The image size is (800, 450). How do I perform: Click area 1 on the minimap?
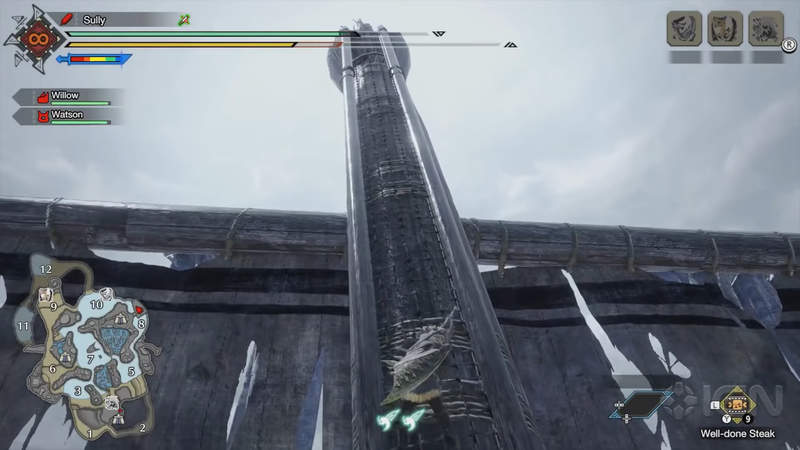88,433
